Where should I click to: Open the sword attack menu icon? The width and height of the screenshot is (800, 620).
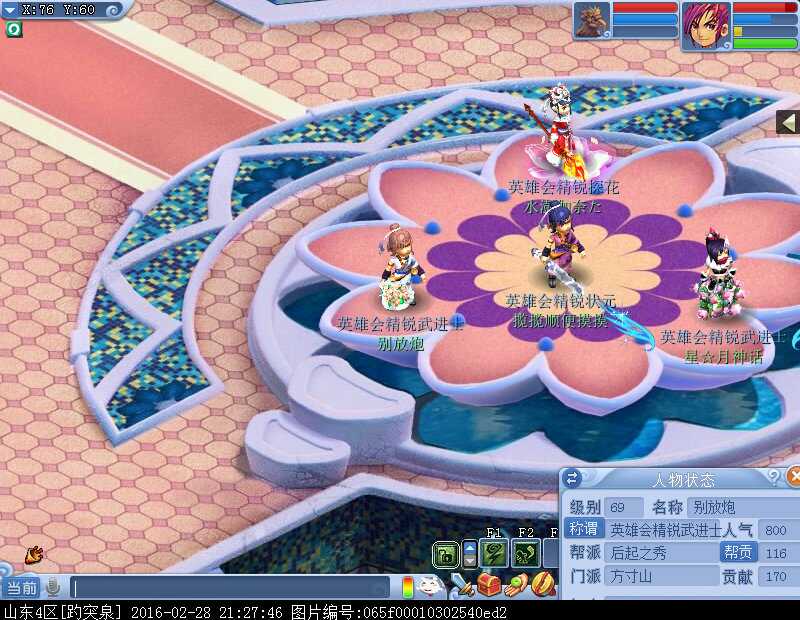click(461, 583)
